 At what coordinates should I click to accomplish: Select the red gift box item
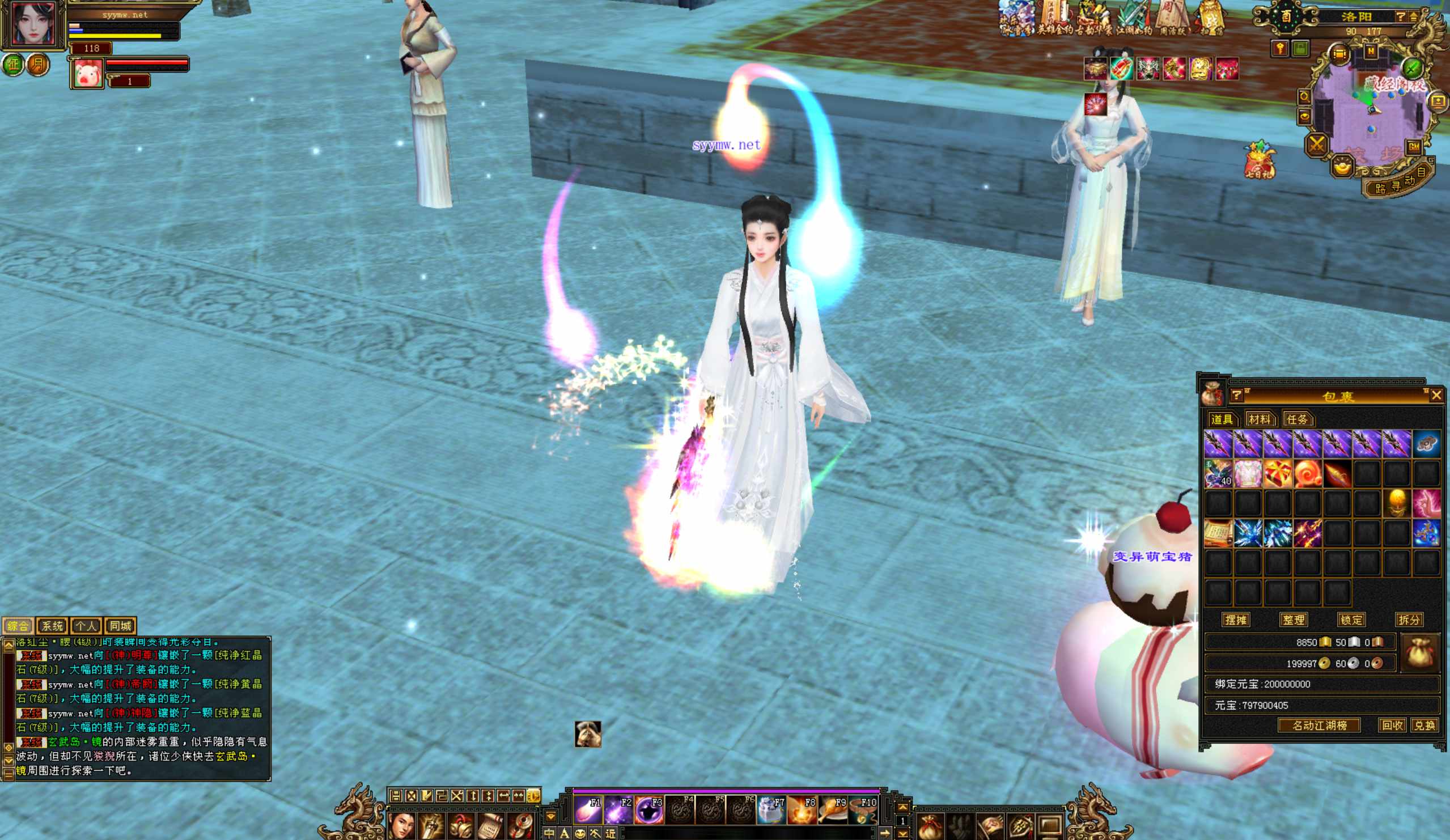(1277, 473)
